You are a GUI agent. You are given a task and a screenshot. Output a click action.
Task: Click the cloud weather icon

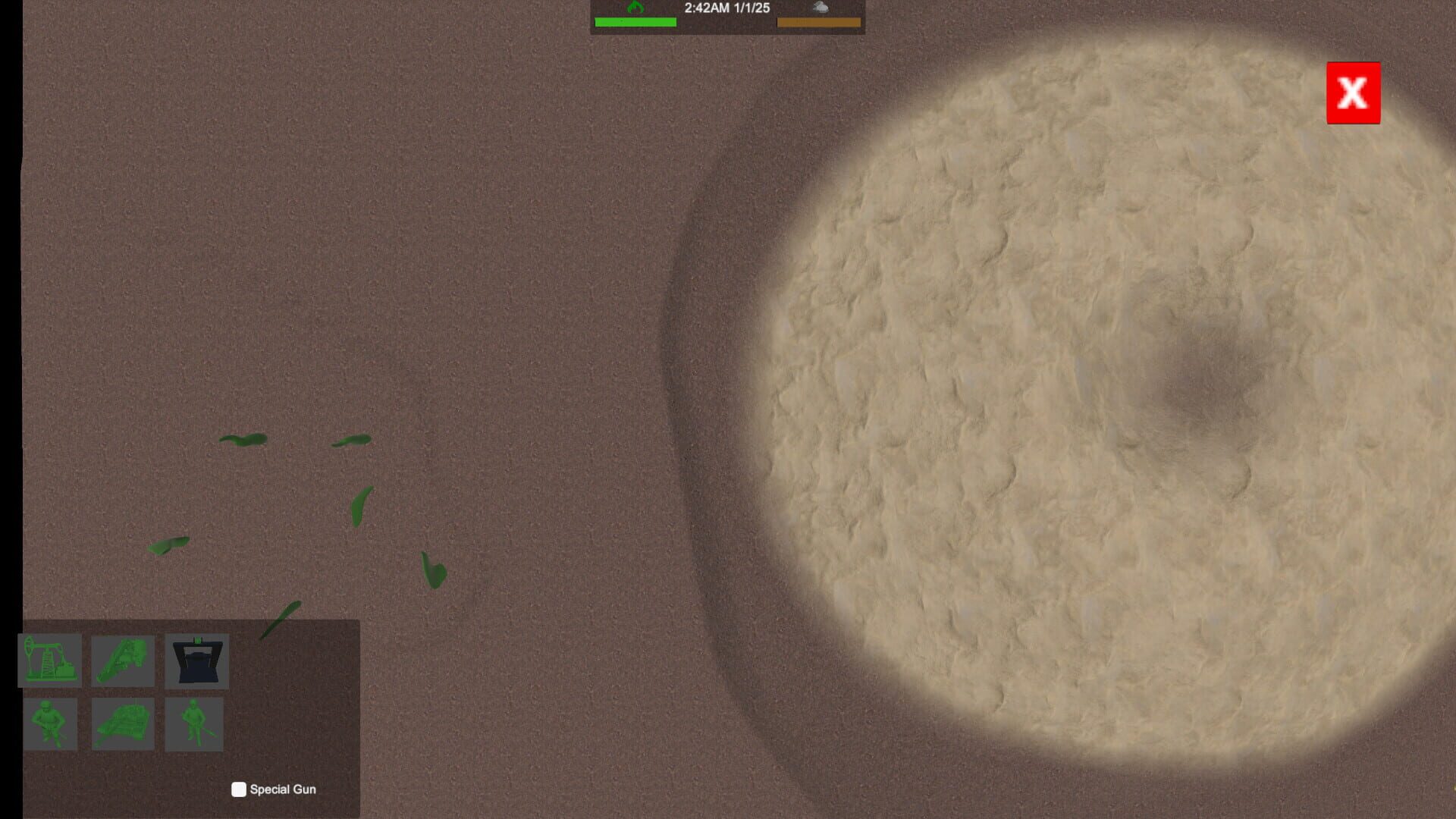tap(820, 8)
